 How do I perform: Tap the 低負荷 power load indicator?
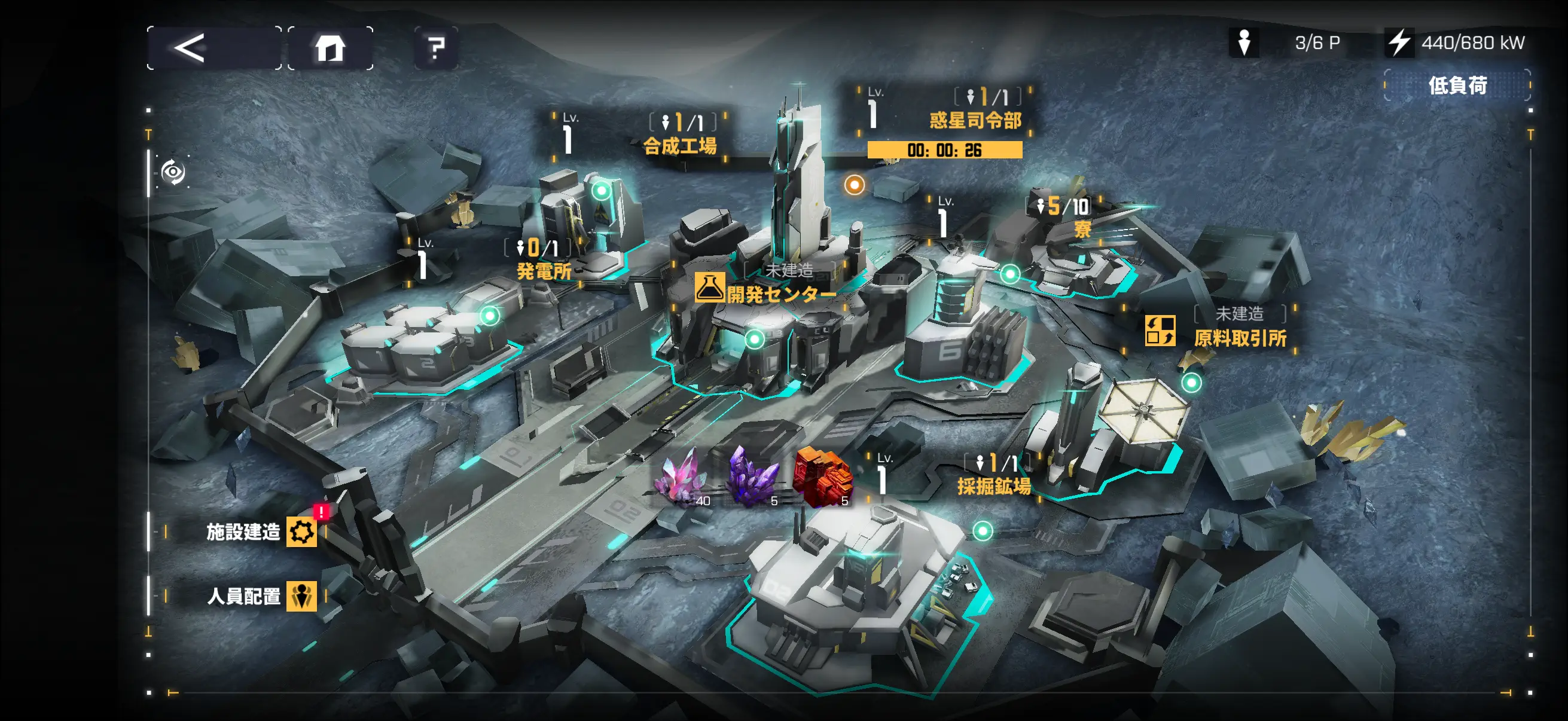(x=1457, y=85)
